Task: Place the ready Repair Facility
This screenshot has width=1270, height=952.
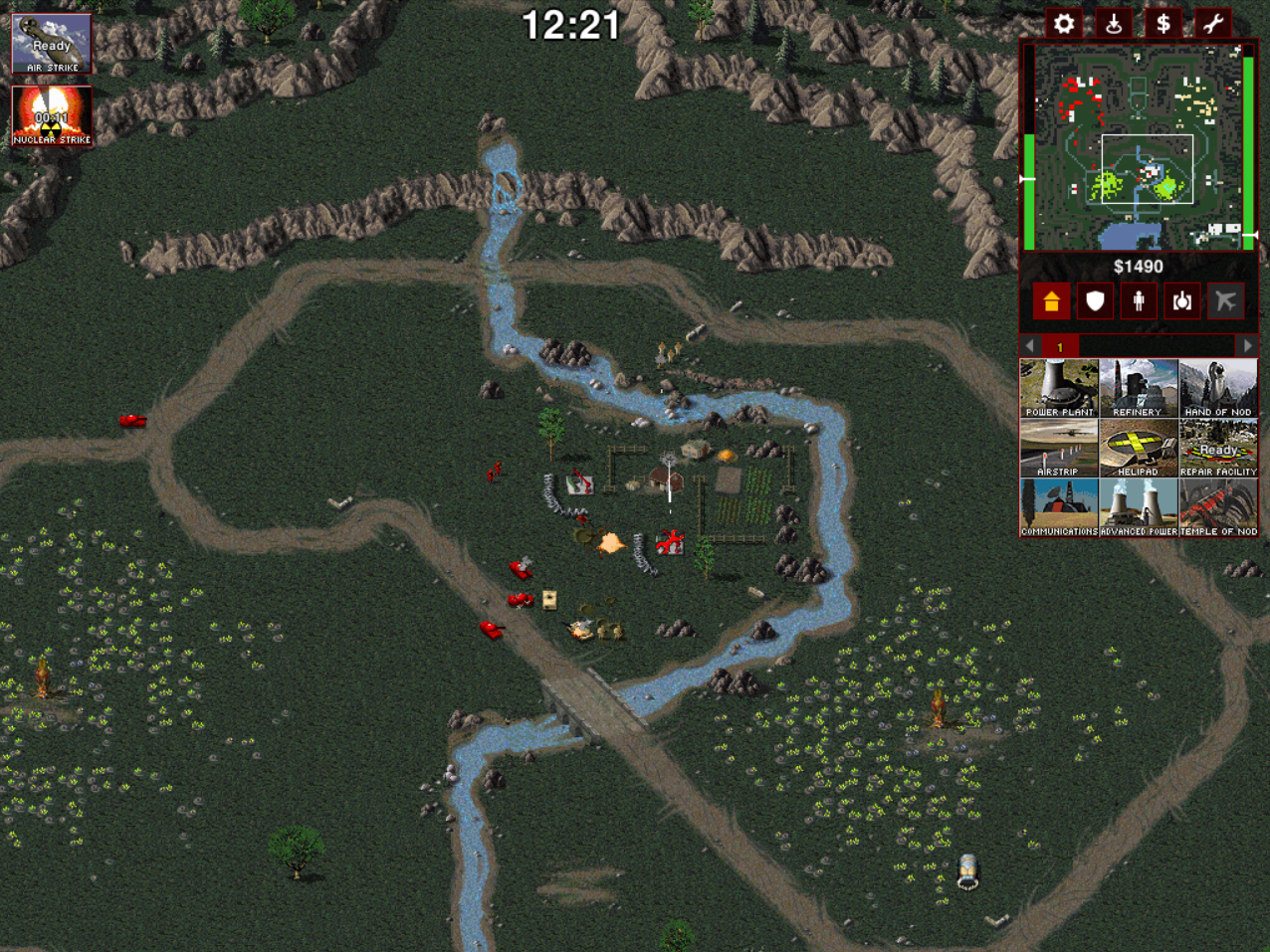Action: click(x=1218, y=448)
